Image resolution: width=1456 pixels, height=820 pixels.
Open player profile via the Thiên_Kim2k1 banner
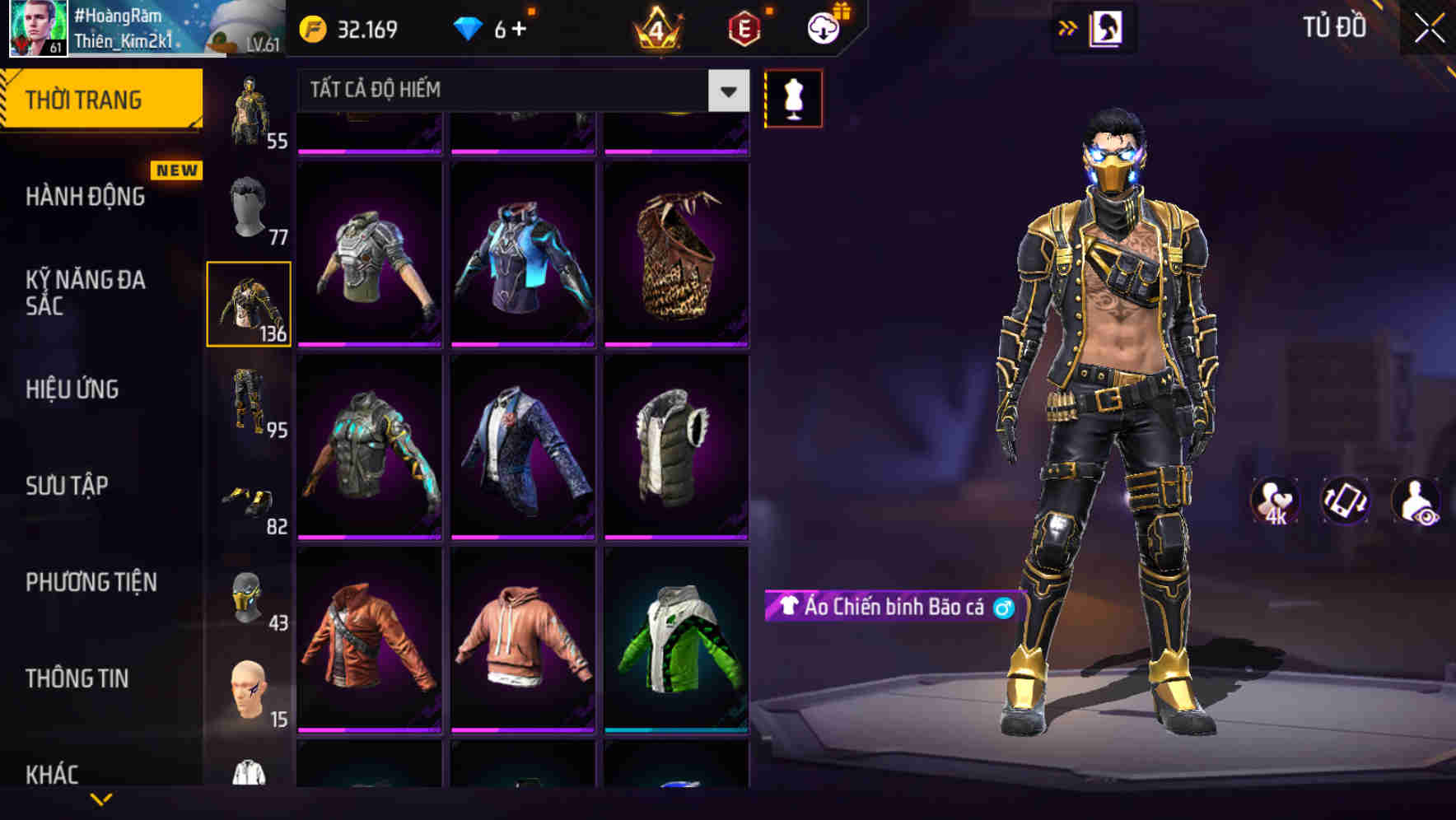[x=124, y=29]
